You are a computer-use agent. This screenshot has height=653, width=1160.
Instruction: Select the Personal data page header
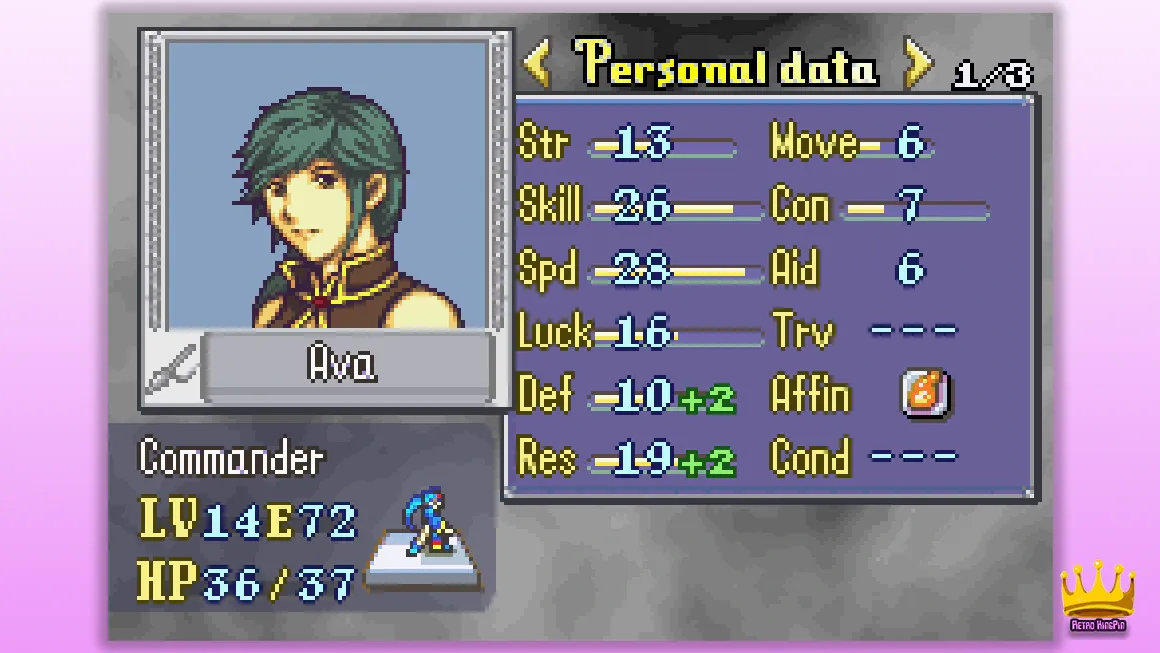728,65
